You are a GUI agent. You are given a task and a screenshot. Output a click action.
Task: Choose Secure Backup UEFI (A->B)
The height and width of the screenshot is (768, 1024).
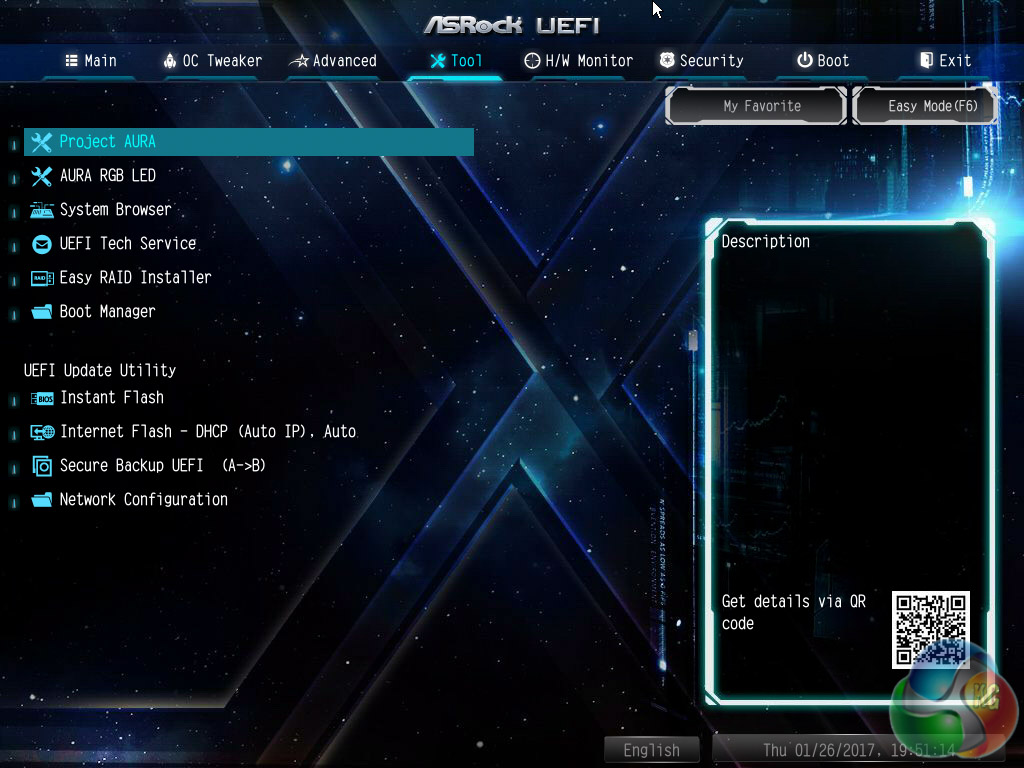tap(162, 466)
